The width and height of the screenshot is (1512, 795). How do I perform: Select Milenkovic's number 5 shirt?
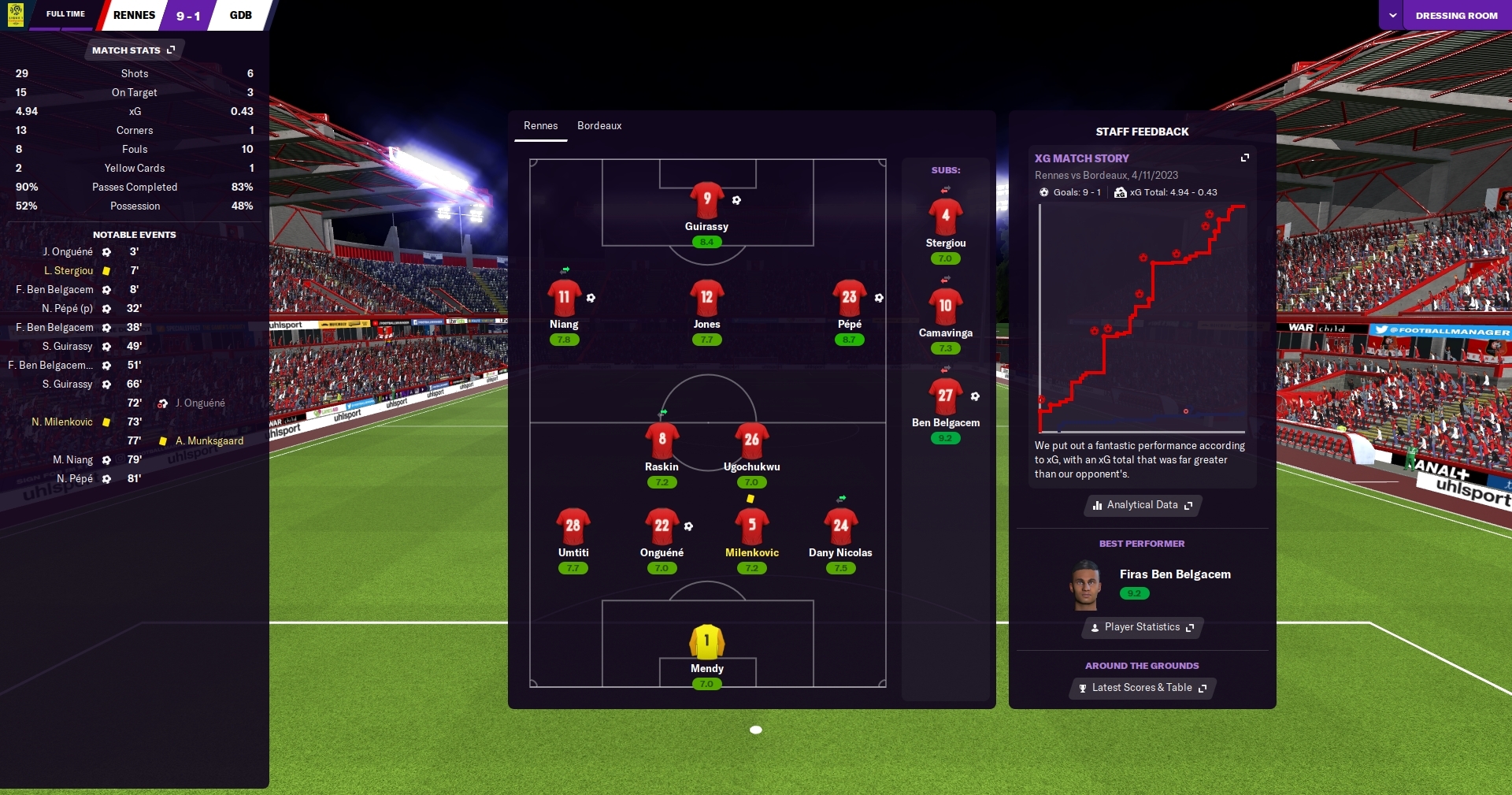point(751,526)
